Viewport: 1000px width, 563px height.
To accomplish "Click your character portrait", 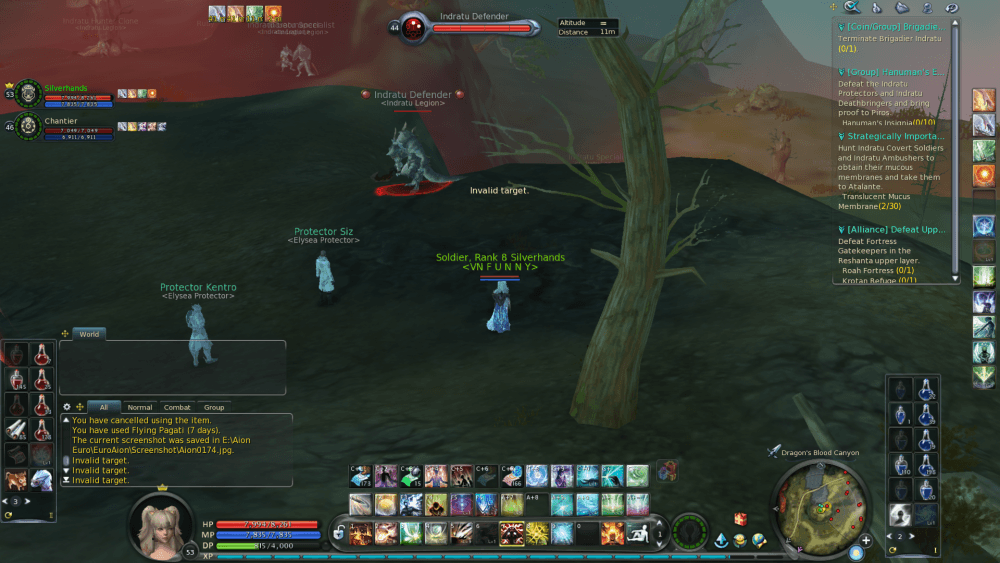I will 160,522.
